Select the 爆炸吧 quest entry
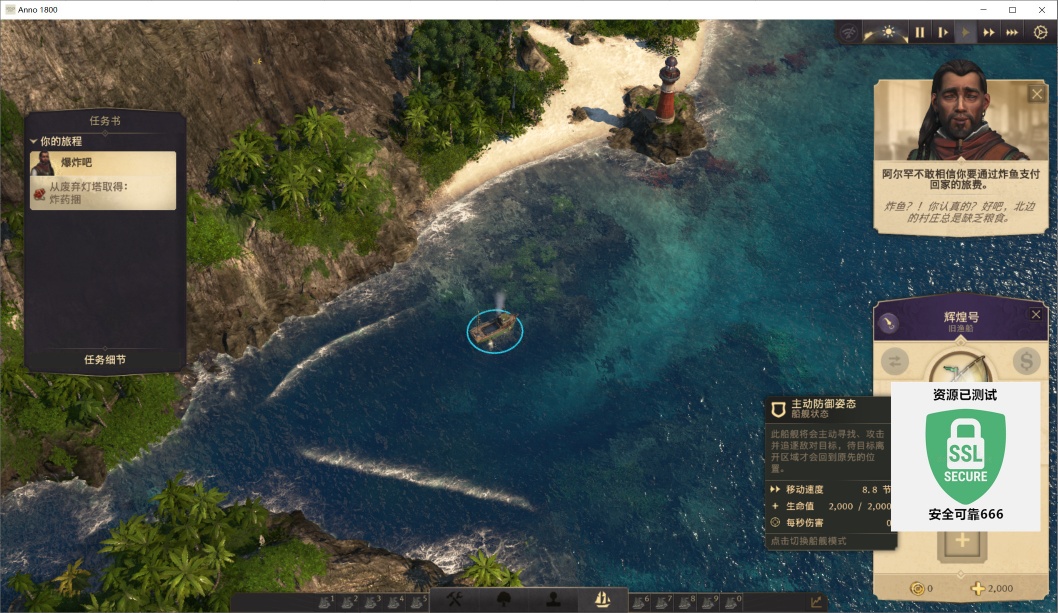 point(104,162)
